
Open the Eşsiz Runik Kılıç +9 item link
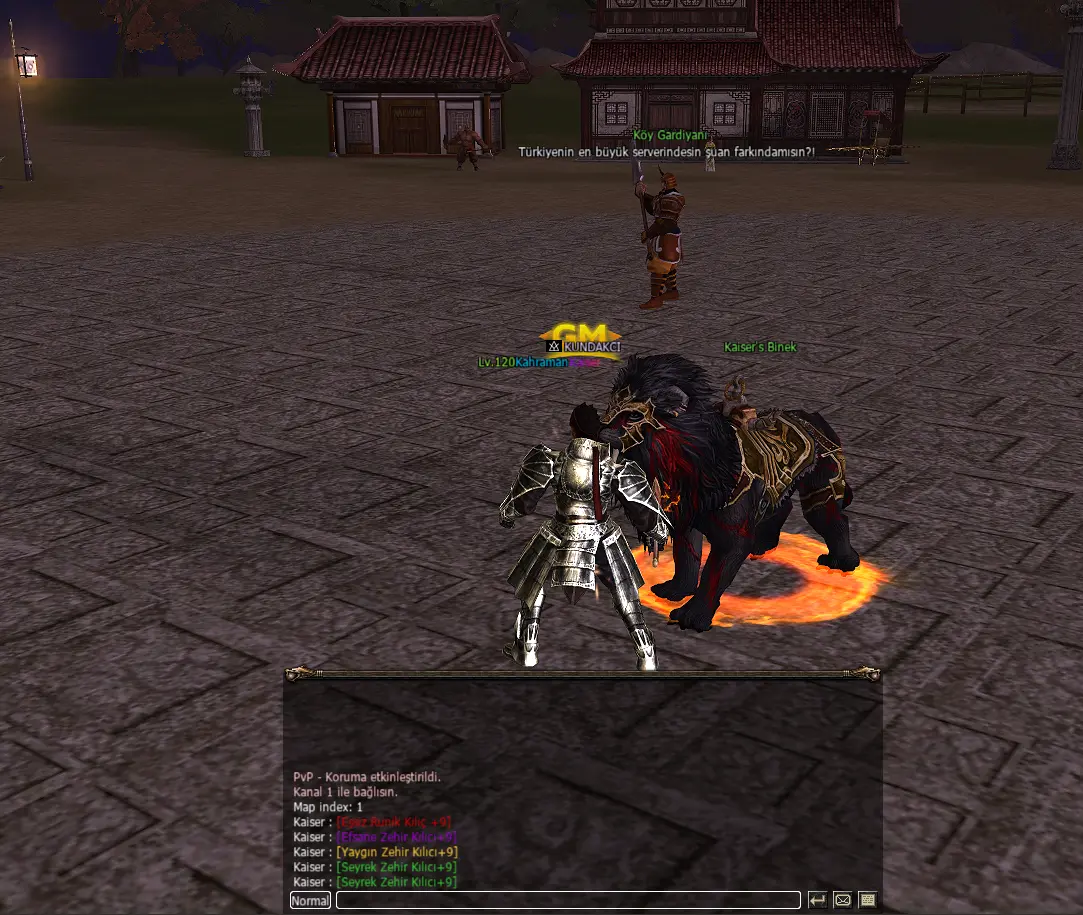(394, 822)
